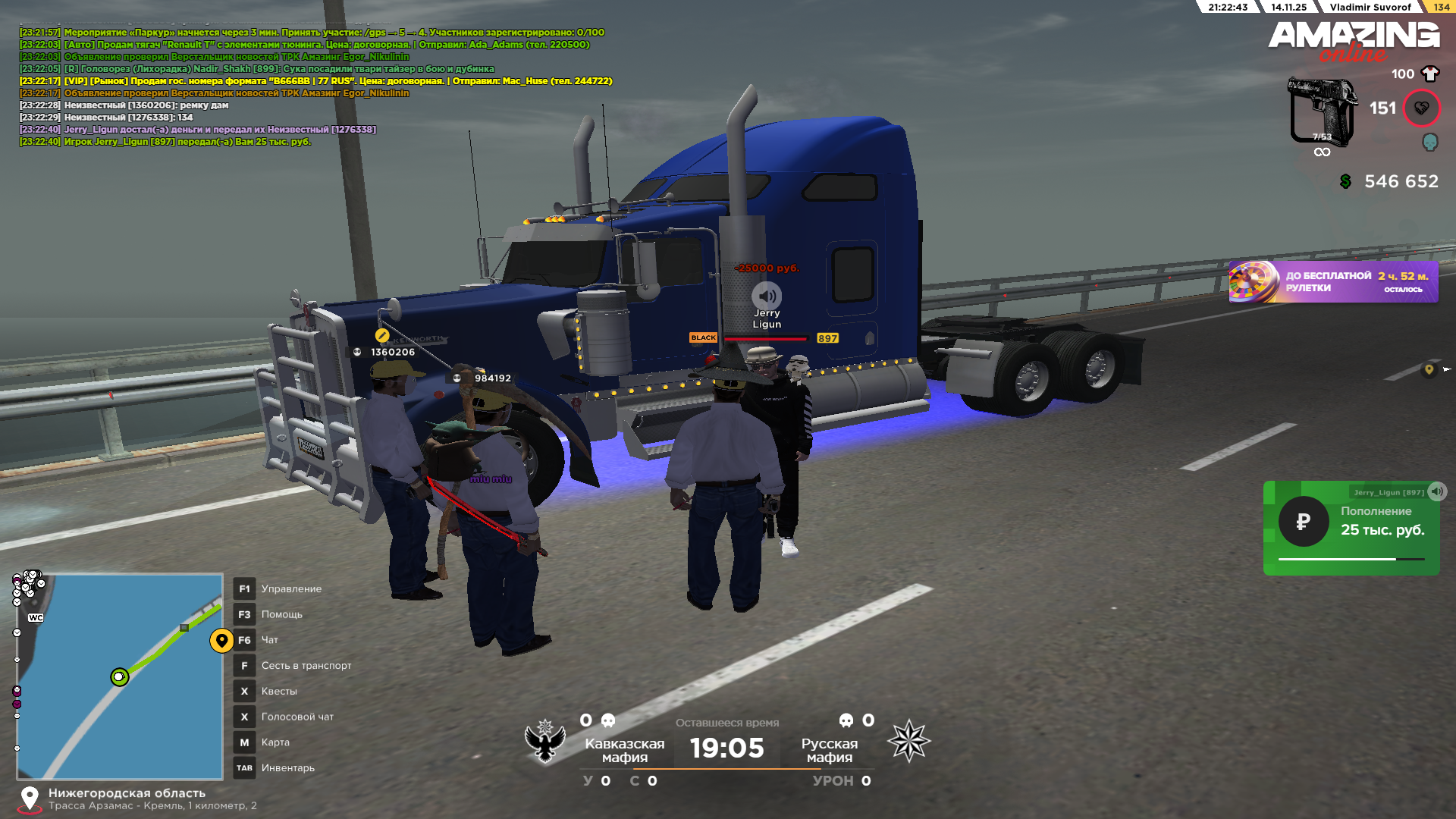Open the free roulette banner
Viewport: 1456px width, 819px height.
[1332, 282]
